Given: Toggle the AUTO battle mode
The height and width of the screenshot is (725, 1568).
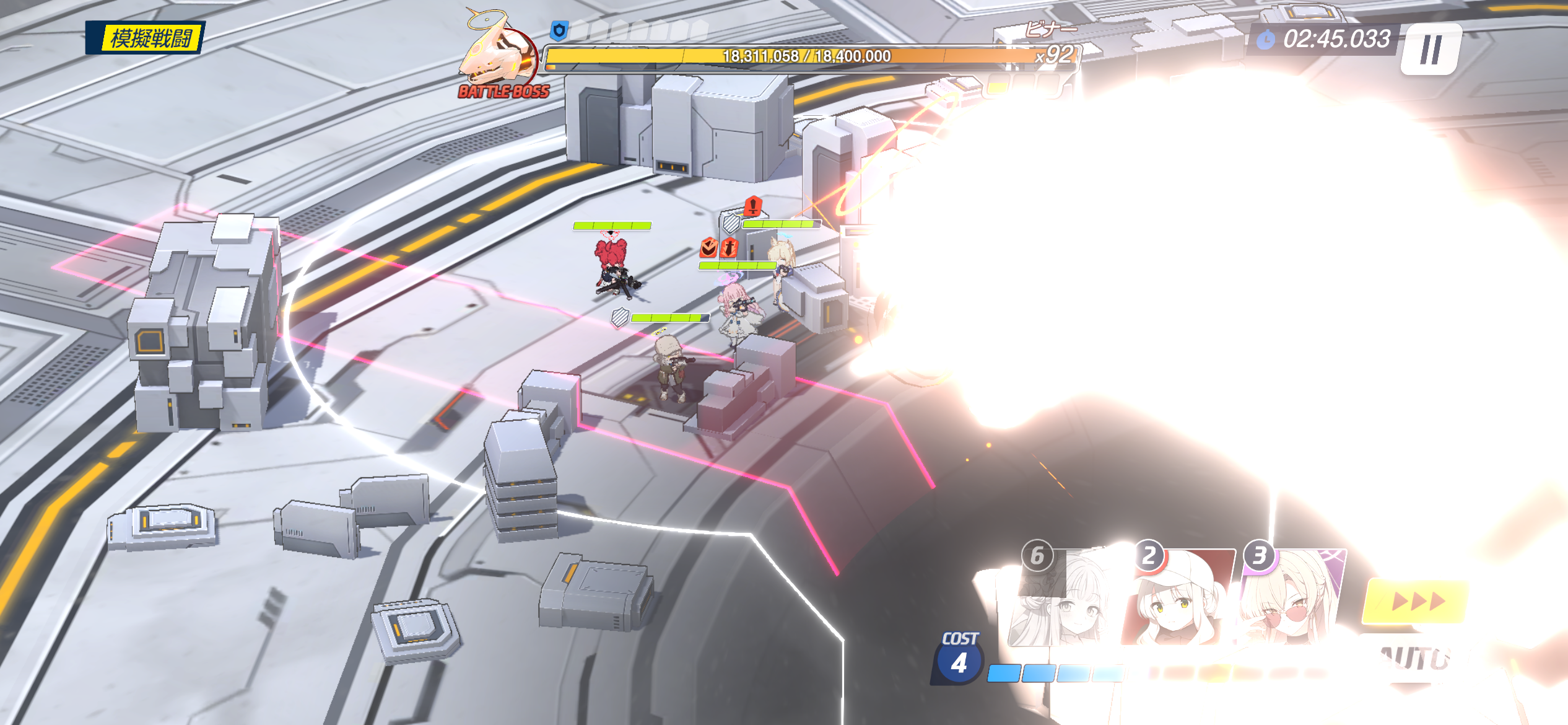Looking at the screenshot, I should pyautogui.click(x=1415, y=658).
